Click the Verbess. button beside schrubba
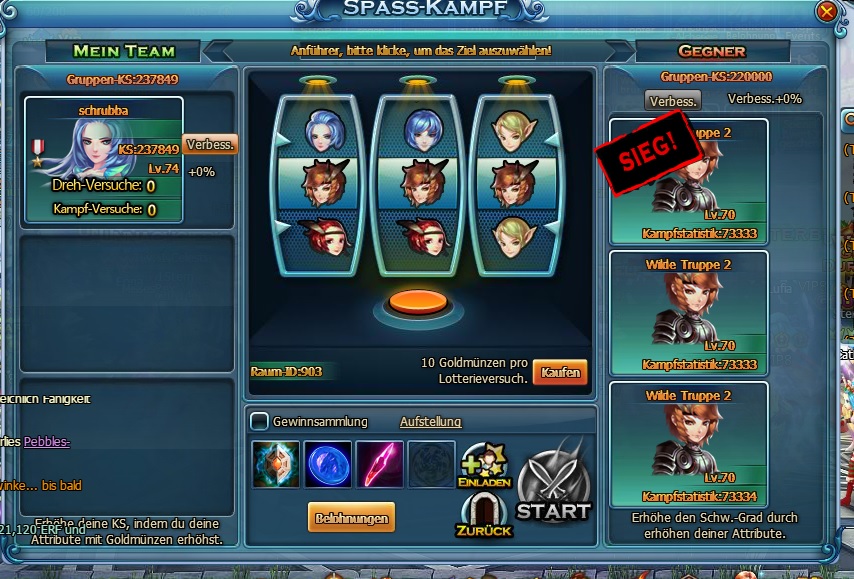Image resolution: width=854 pixels, height=579 pixels. click(x=210, y=145)
